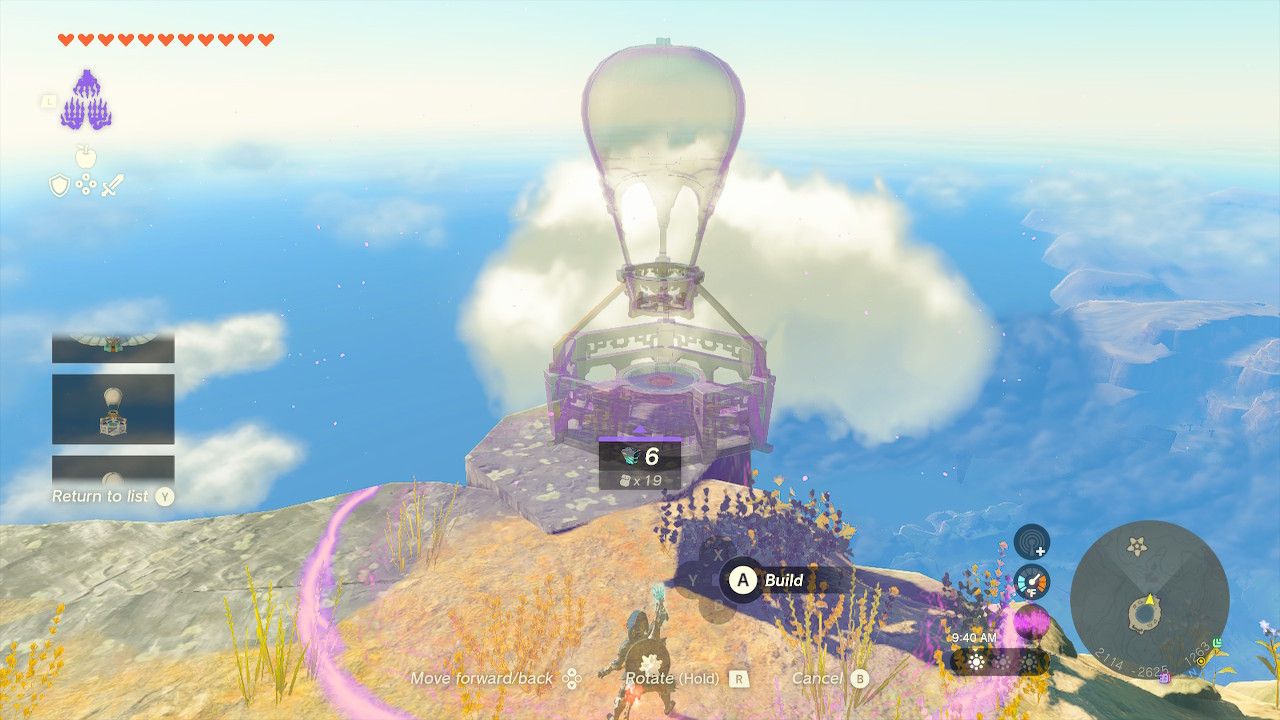The height and width of the screenshot is (720, 1280).
Task: Click the weather forecast panel
Action: tap(998, 661)
